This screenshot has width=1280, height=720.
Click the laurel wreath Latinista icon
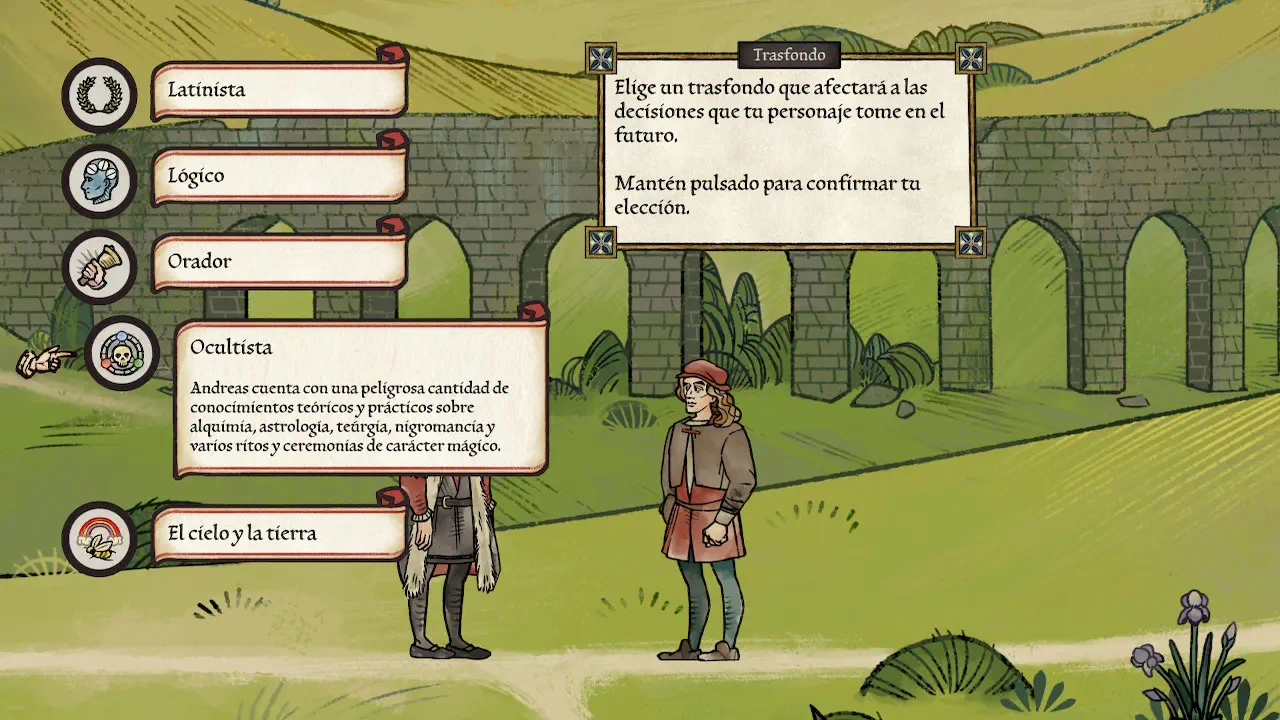point(99,95)
